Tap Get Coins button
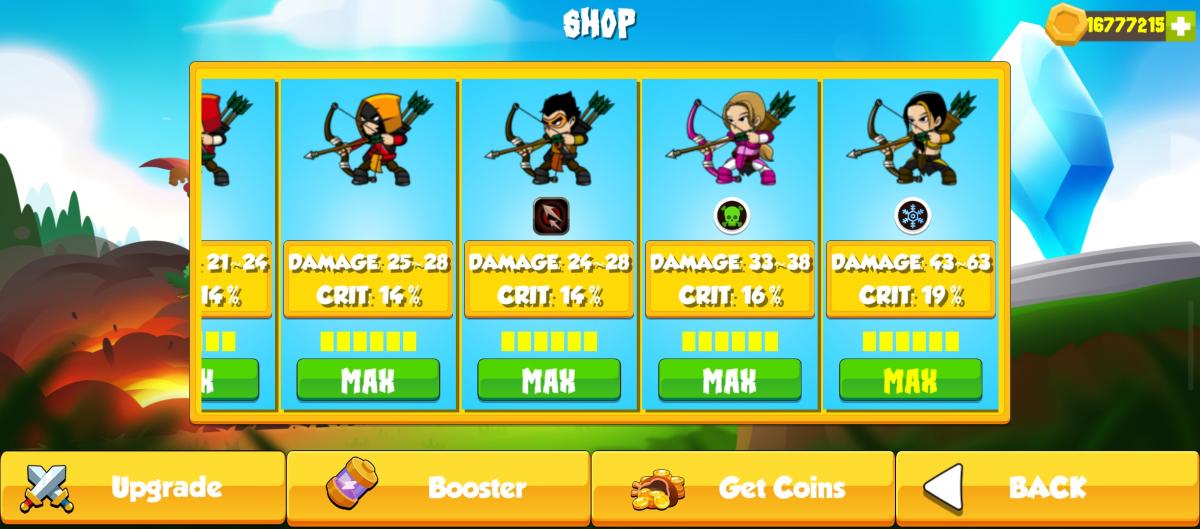The height and width of the screenshot is (529, 1200). click(x=742, y=488)
